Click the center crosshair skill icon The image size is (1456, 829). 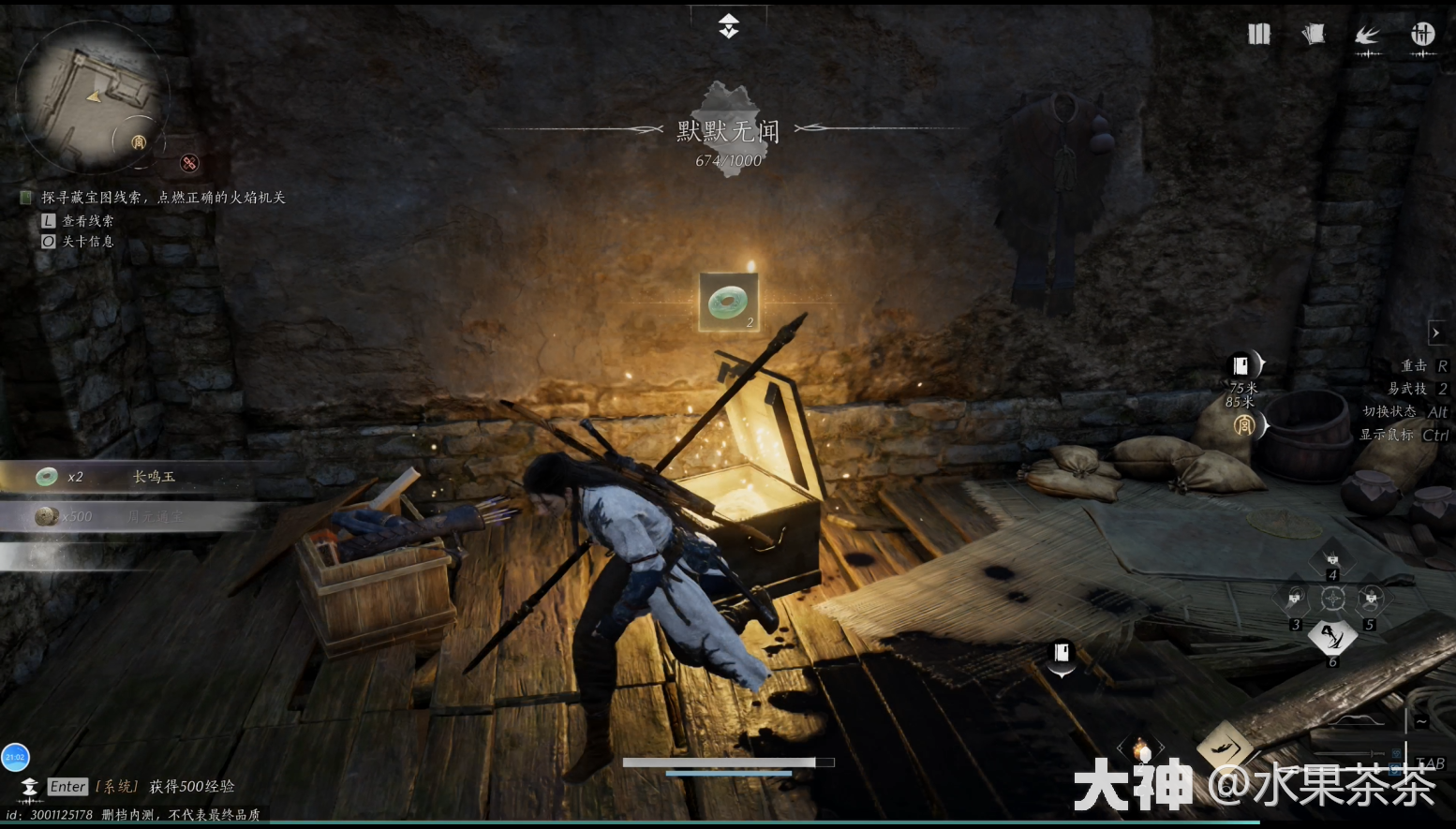click(1332, 599)
